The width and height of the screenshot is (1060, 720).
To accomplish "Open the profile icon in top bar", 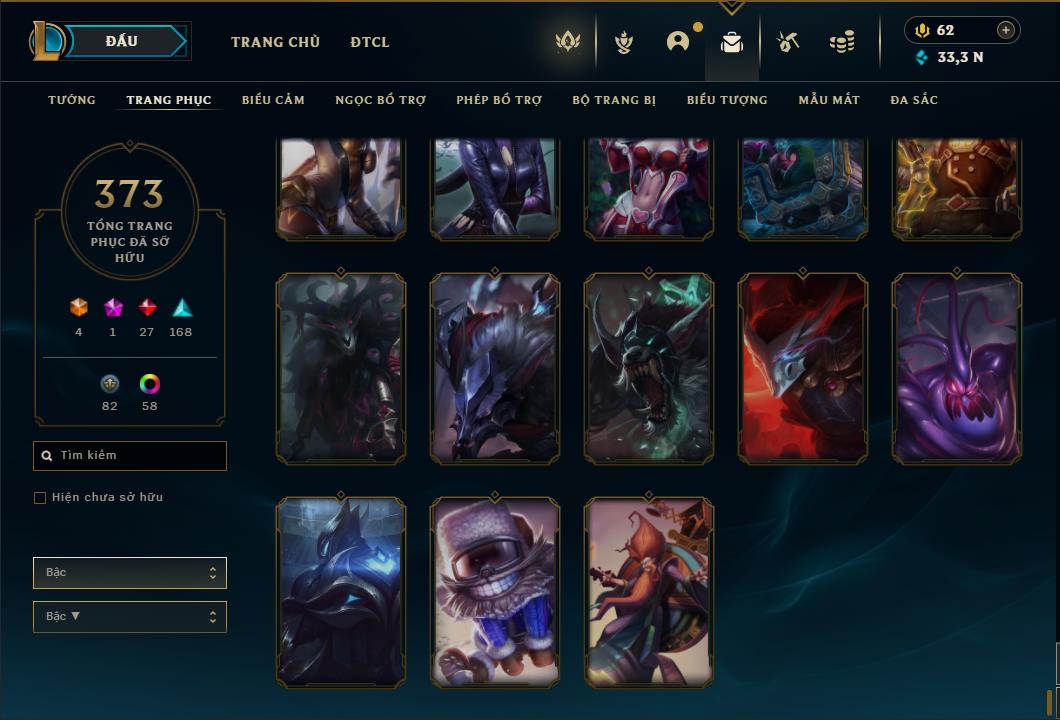I will click(678, 42).
